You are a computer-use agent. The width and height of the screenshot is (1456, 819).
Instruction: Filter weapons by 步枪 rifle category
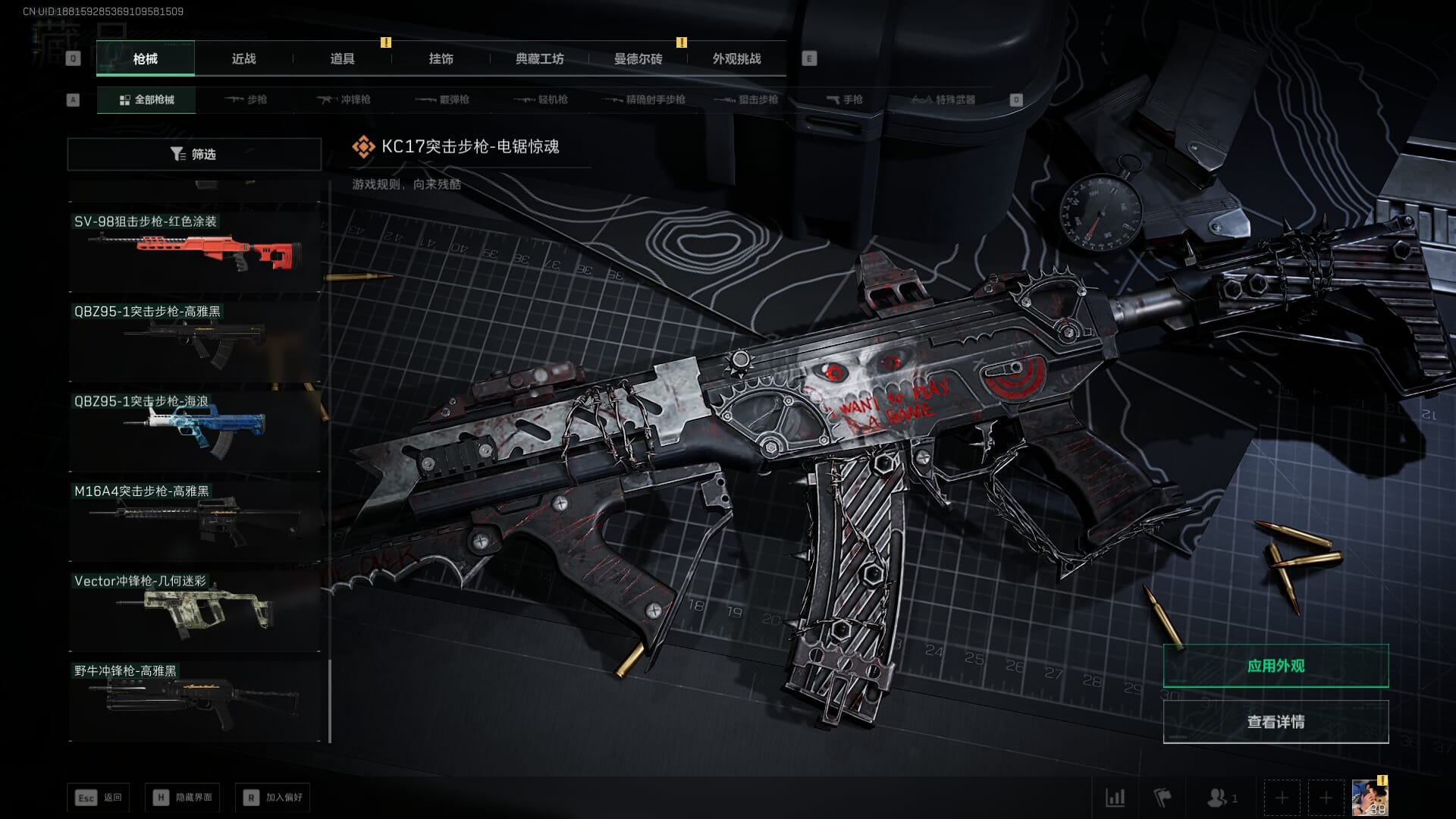246,99
